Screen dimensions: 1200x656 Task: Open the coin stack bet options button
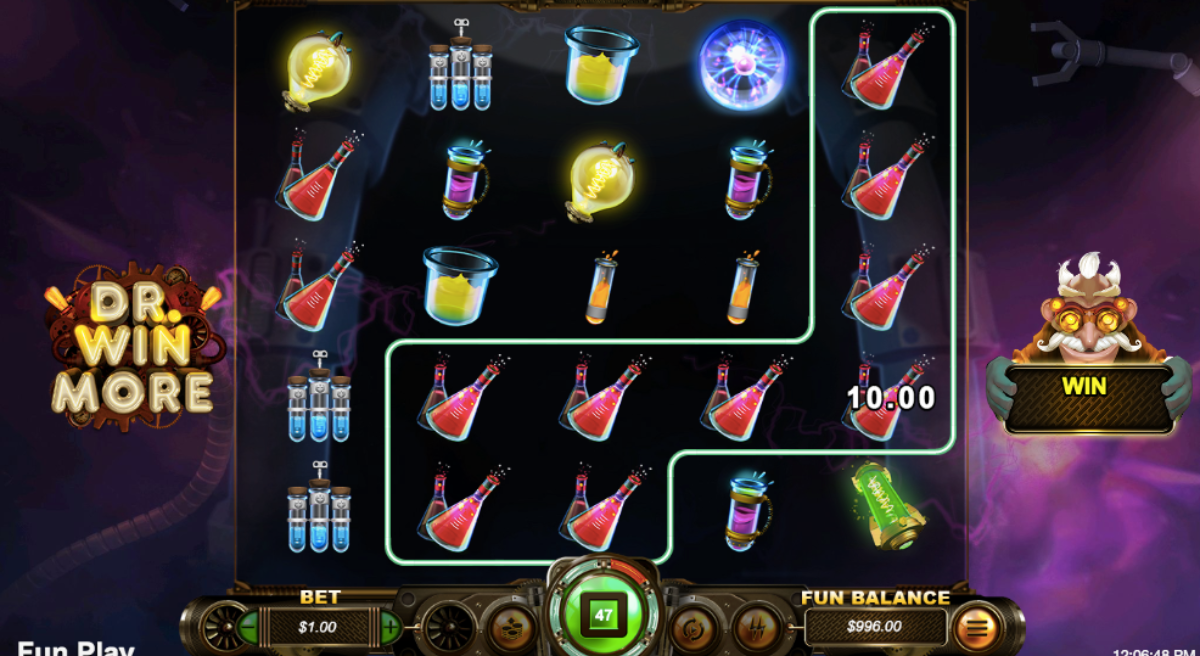pos(511,629)
